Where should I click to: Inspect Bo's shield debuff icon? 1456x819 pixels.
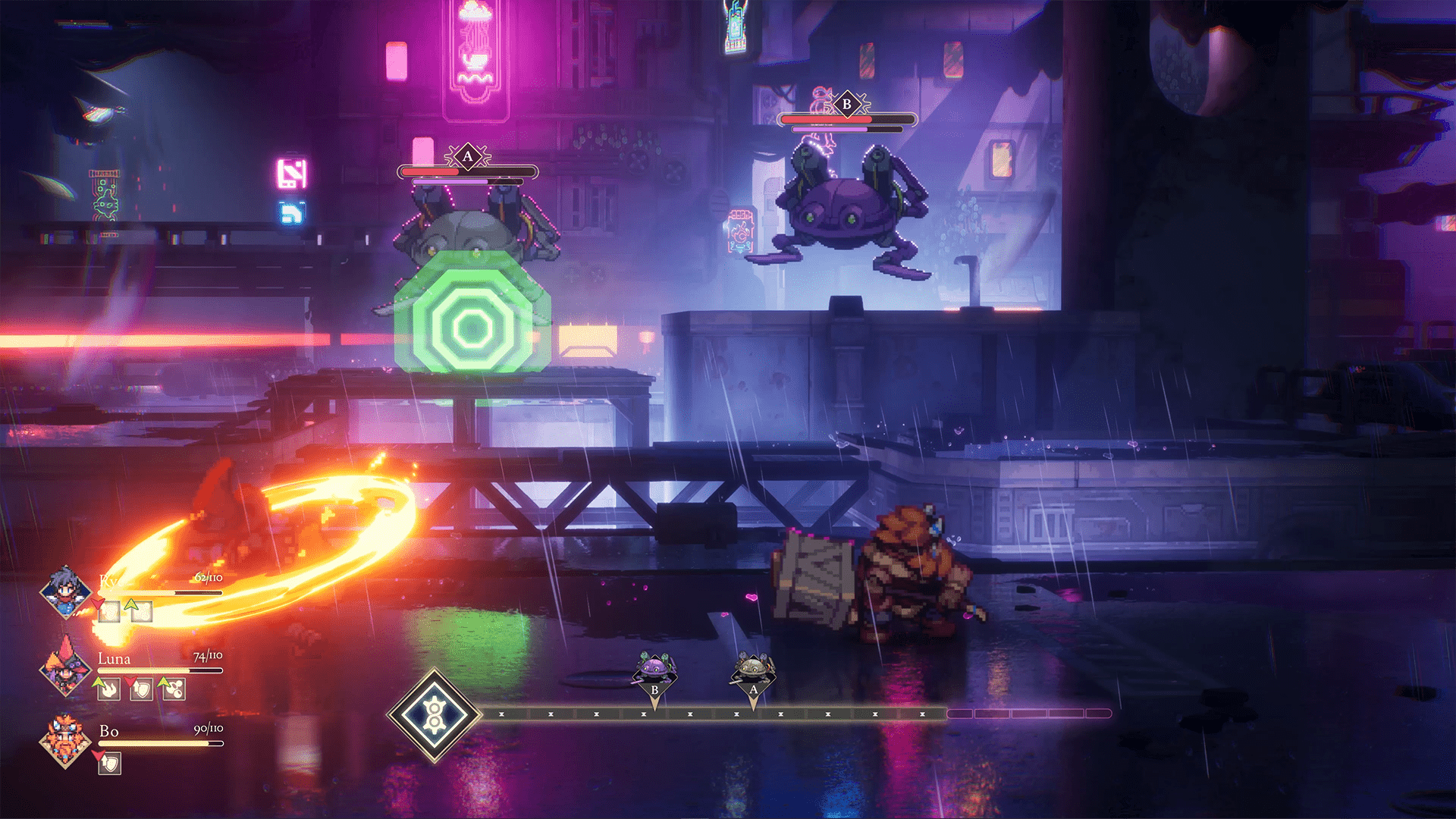[110, 763]
